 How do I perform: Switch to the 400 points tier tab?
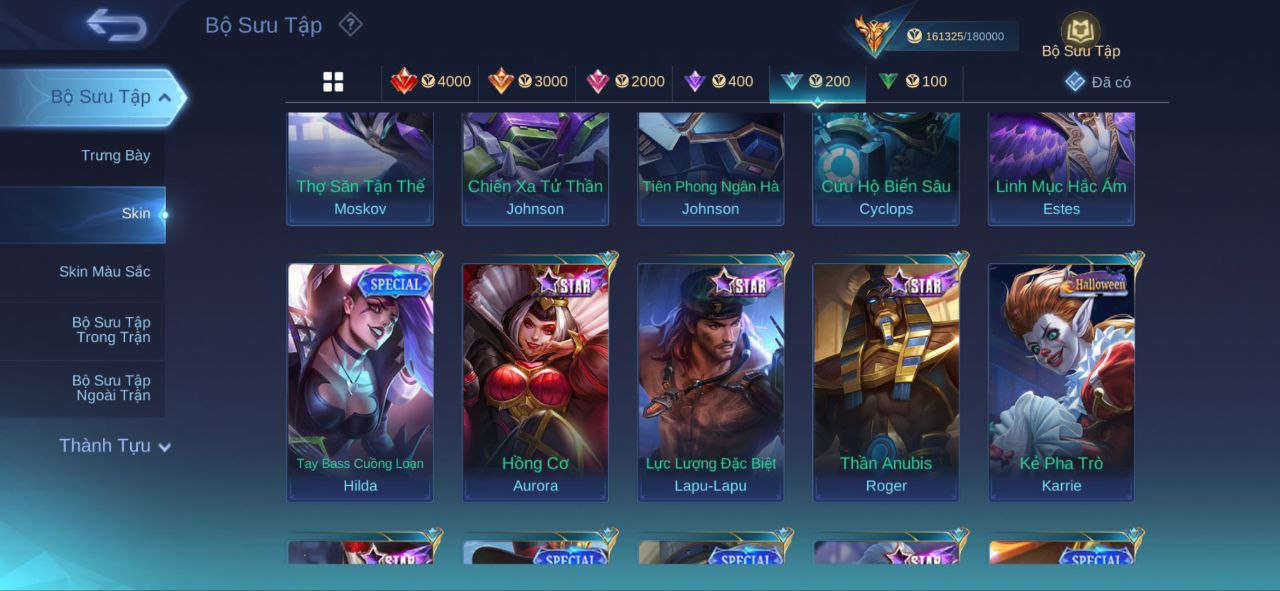coord(719,82)
